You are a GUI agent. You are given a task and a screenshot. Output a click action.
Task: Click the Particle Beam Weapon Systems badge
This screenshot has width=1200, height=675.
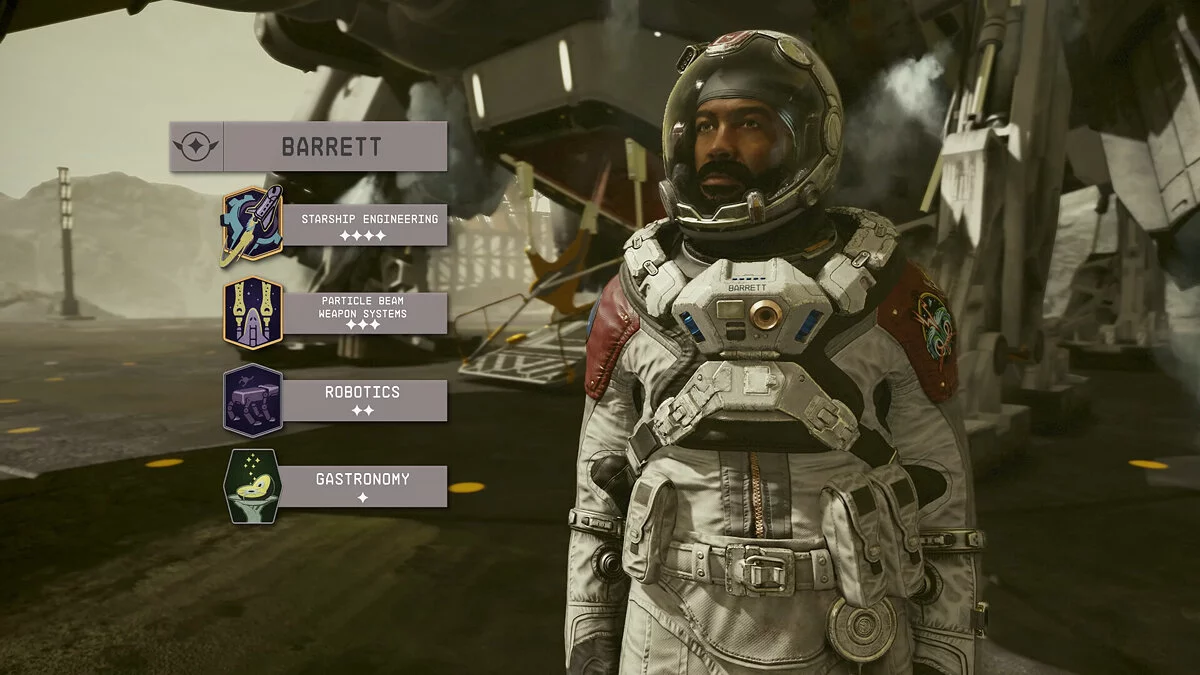tap(252, 312)
